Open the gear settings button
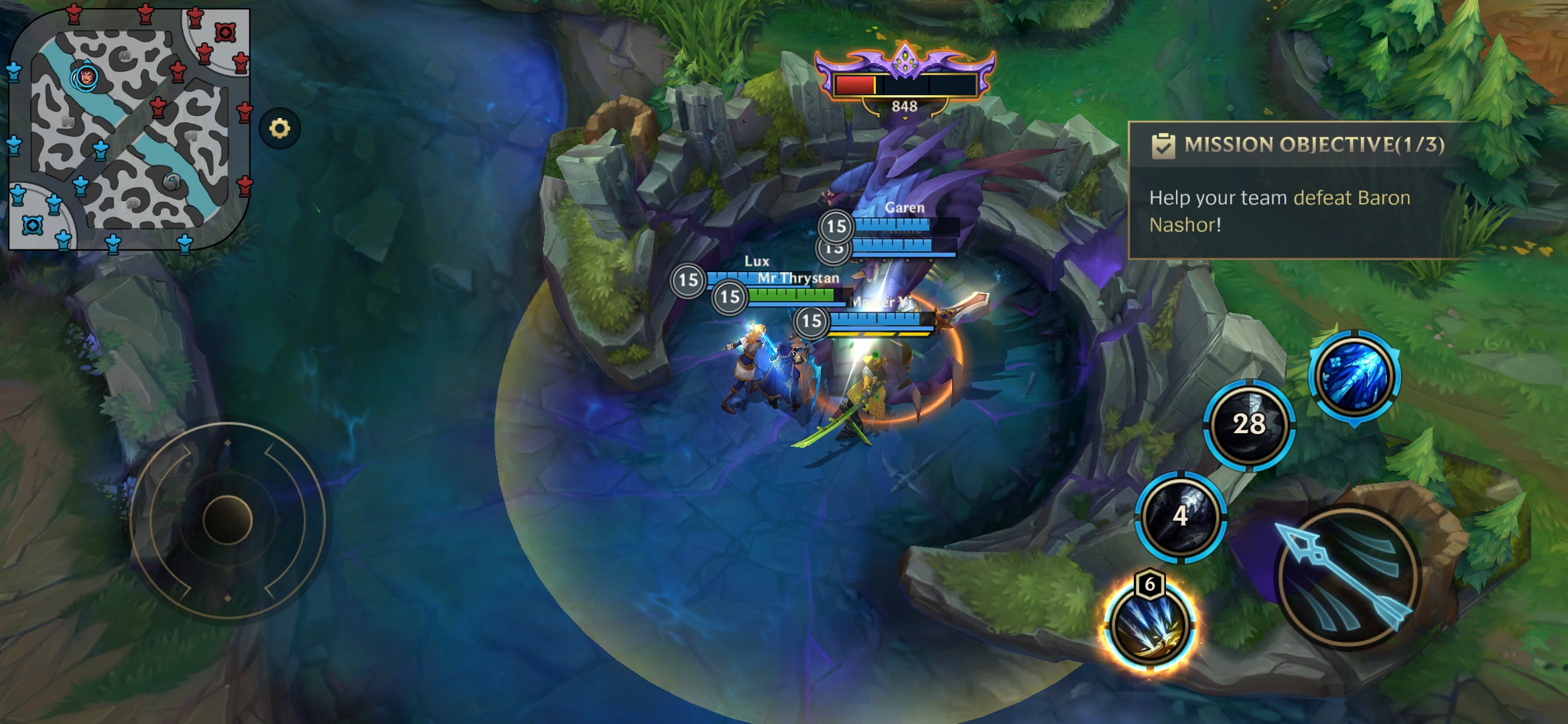This screenshot has height=724, width=1568. (279, 128)
